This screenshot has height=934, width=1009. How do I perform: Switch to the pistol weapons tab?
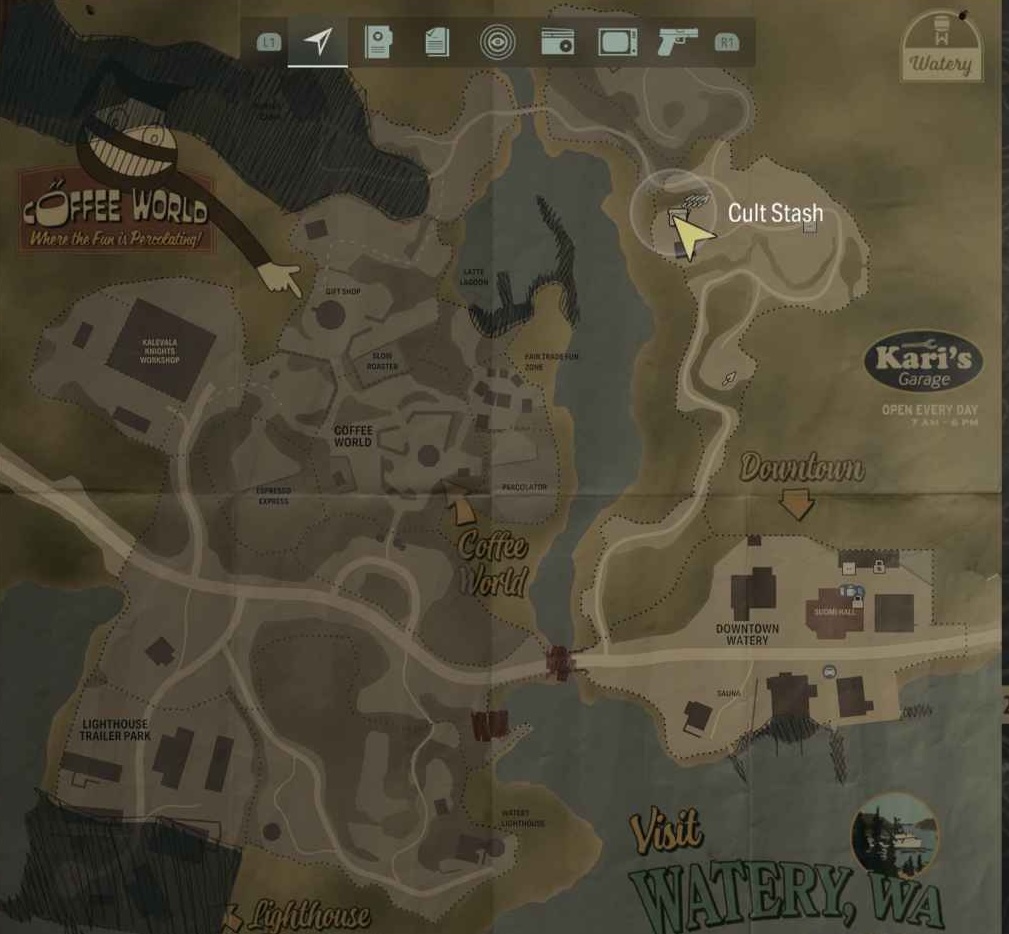coord(676,42)
